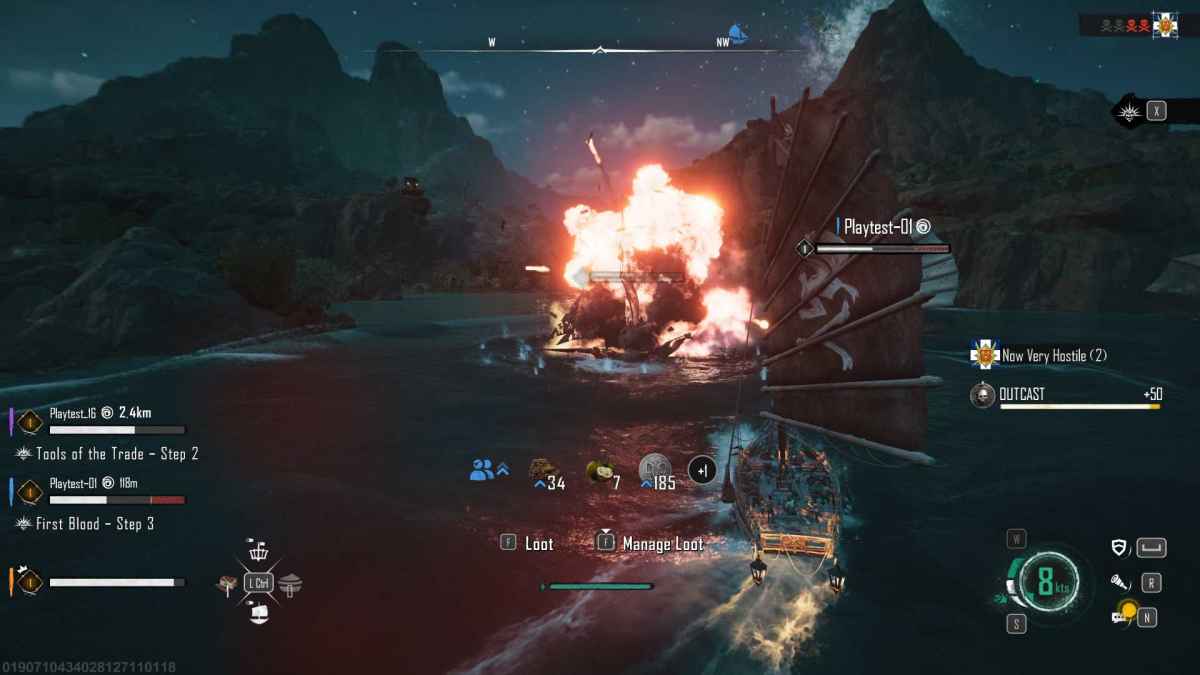Open the Tools of the Trade quest tracker

[x=116, y=454]
